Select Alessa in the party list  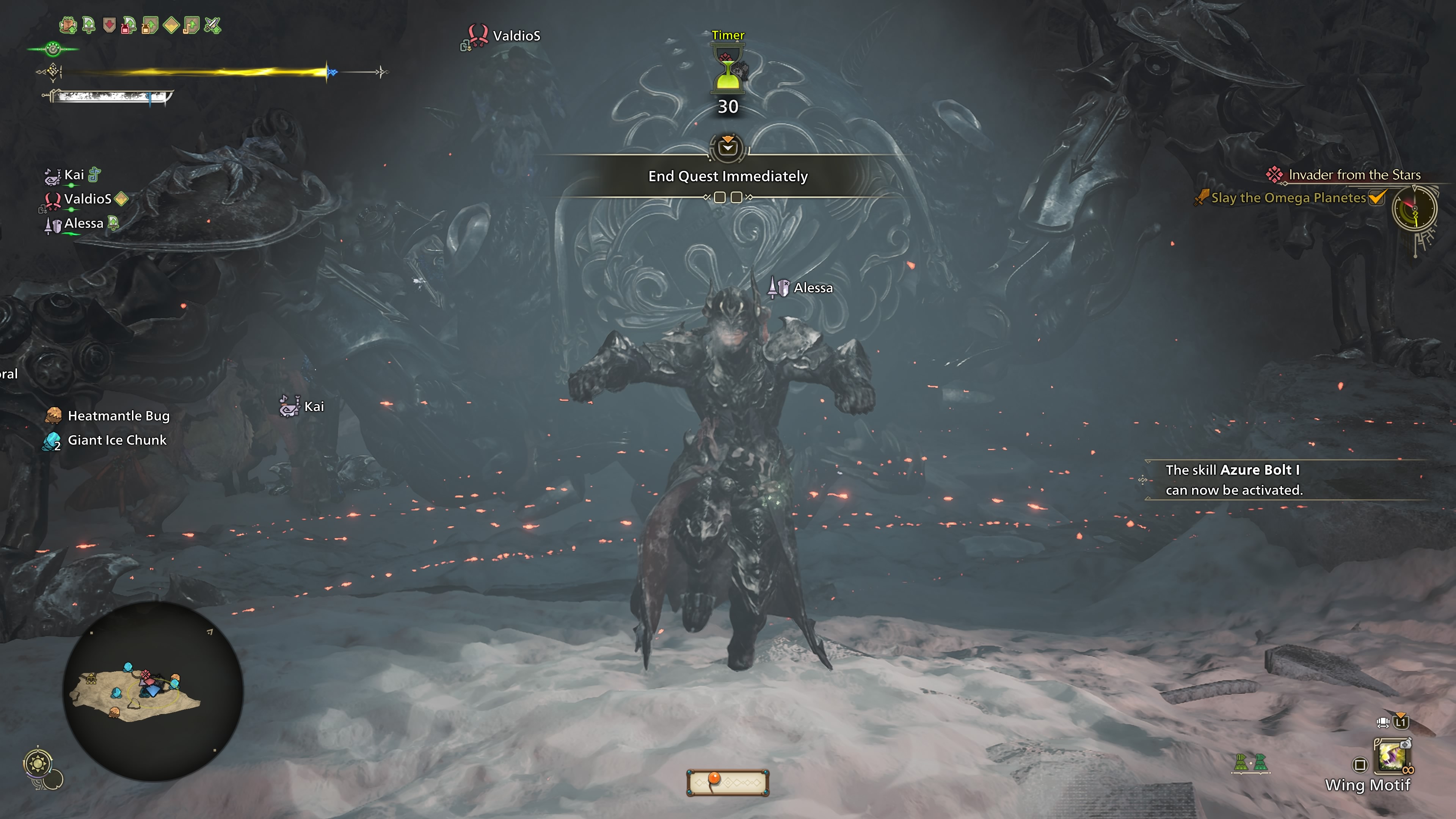[83, 223]
